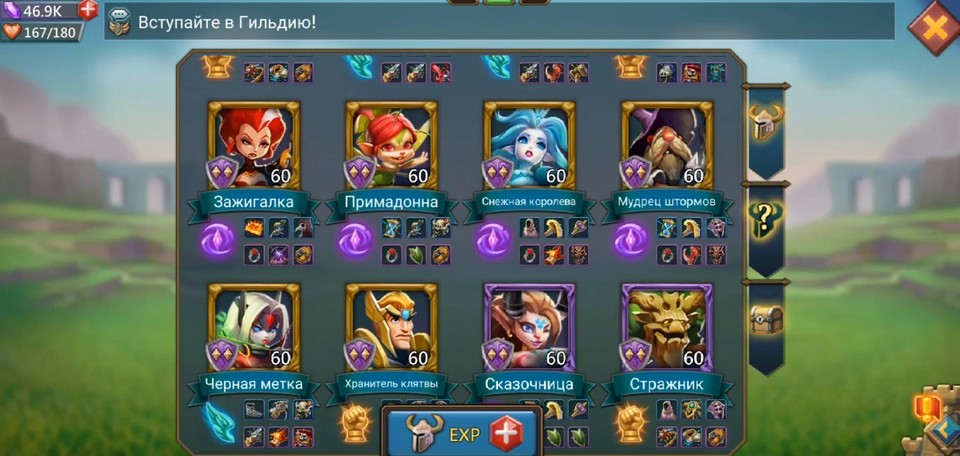Image resolution: width=960 pixels, height=456 pixels.
Task: Choose the Снежная королева hero portrait
Action: [529, 145]
